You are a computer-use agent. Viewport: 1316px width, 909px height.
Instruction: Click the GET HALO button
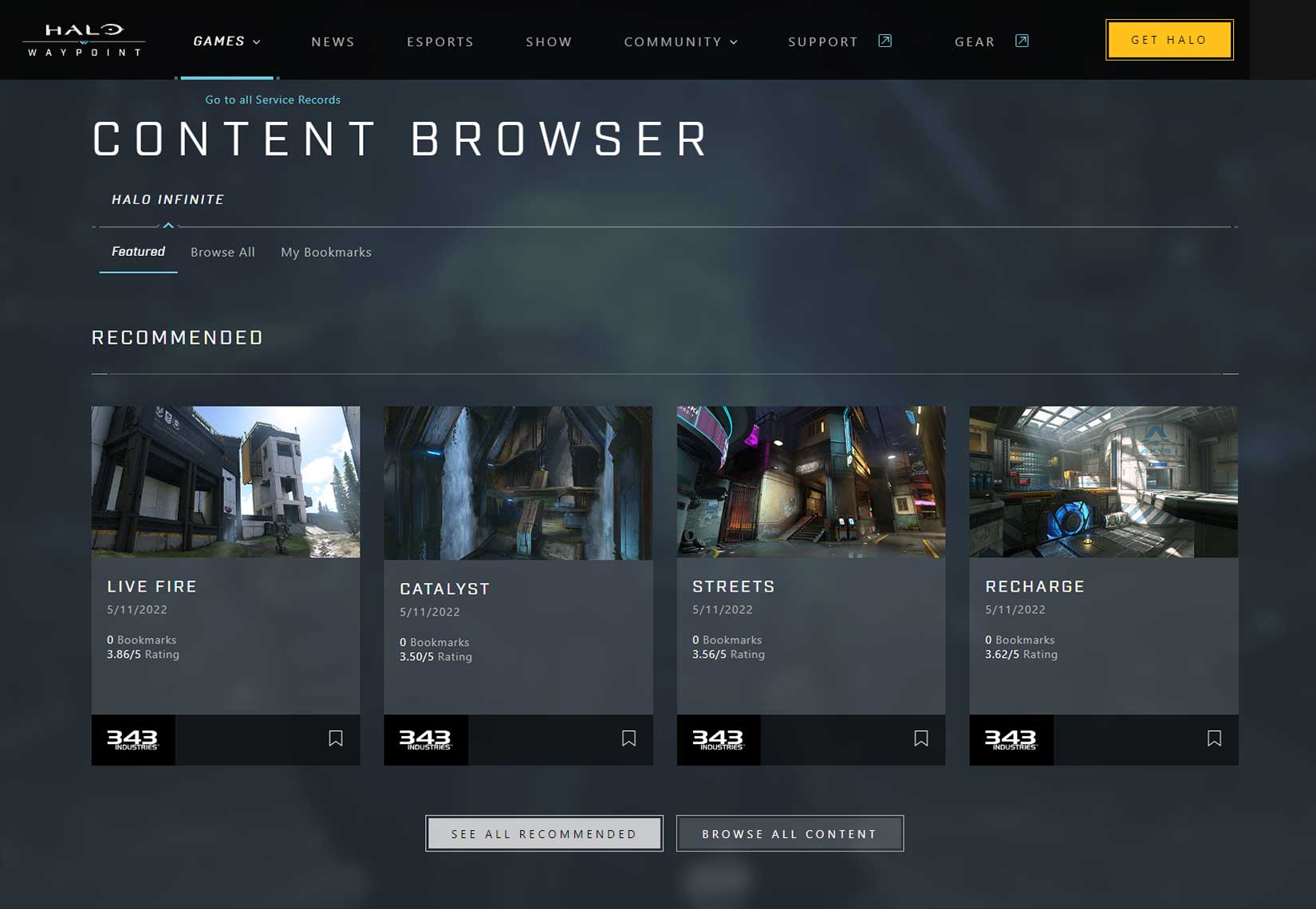pos(1168,39)
